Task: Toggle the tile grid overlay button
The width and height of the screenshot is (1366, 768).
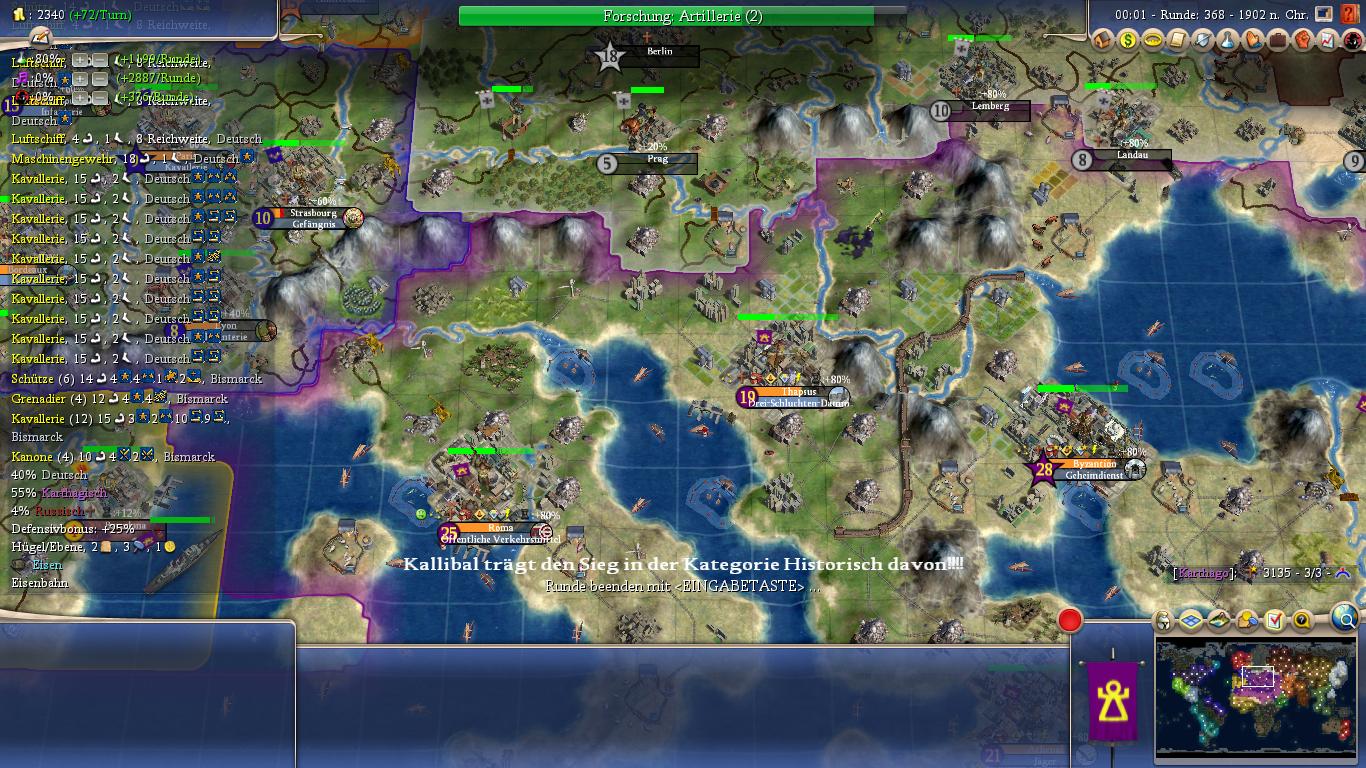Action: [1190, 621]
